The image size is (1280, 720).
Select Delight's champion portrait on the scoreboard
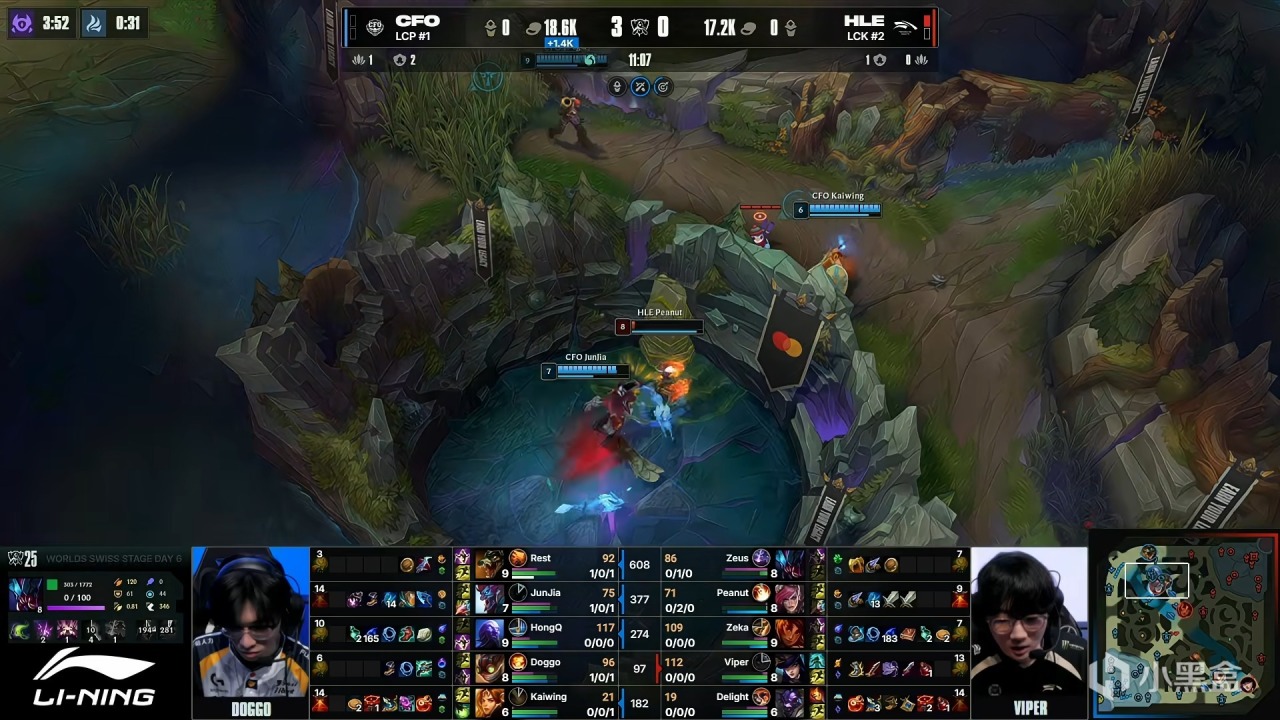[790, 702]
